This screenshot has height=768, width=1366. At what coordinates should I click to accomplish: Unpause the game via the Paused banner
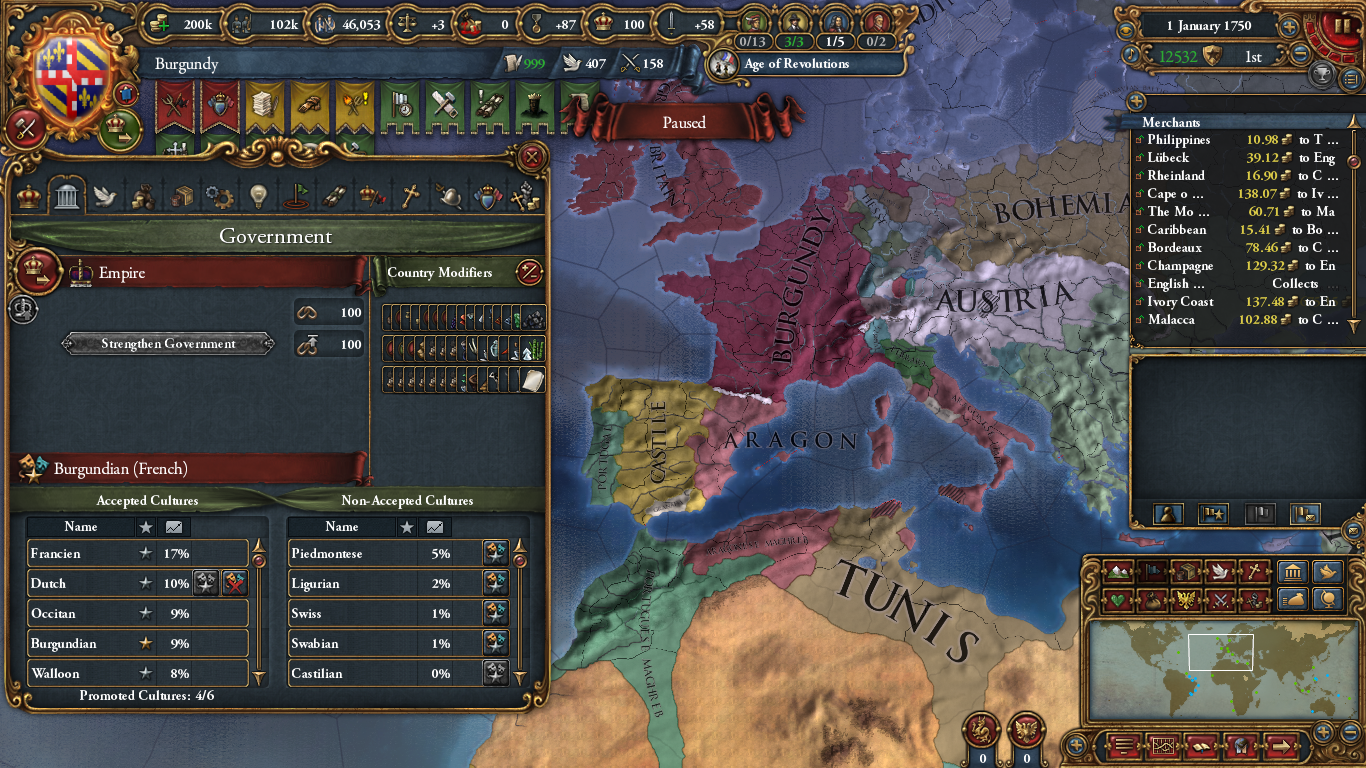pos(685,122)
